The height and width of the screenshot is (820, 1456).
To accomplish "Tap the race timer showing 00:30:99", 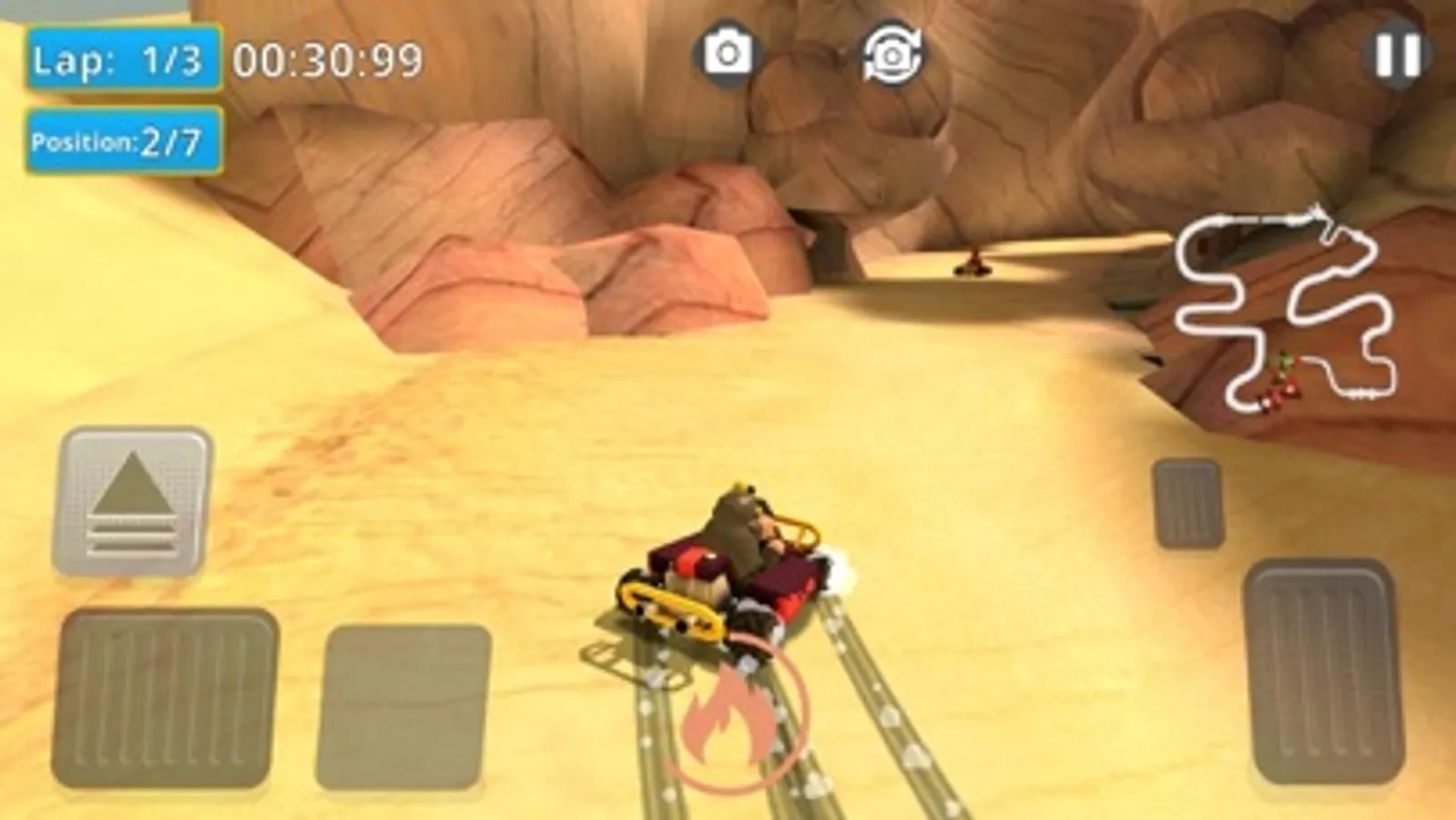I will 326,59.
